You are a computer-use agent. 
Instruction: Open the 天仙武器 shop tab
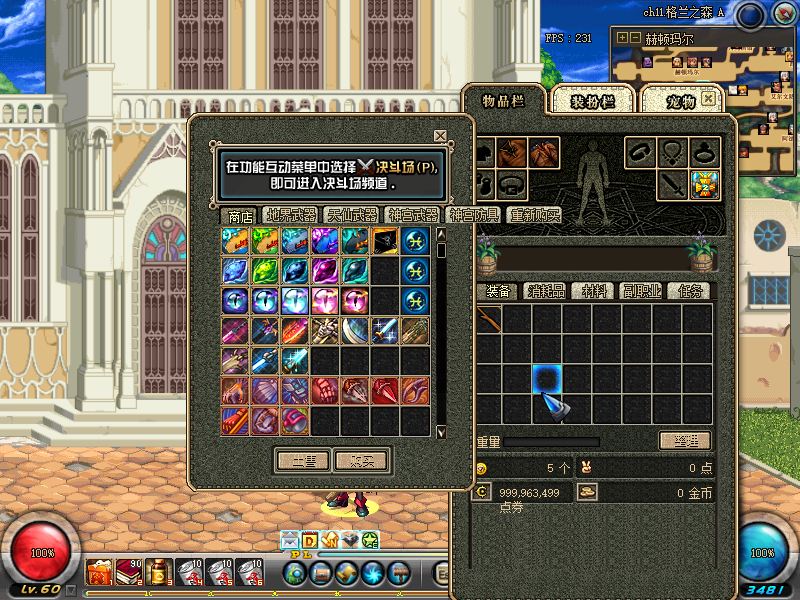[352, 215]
